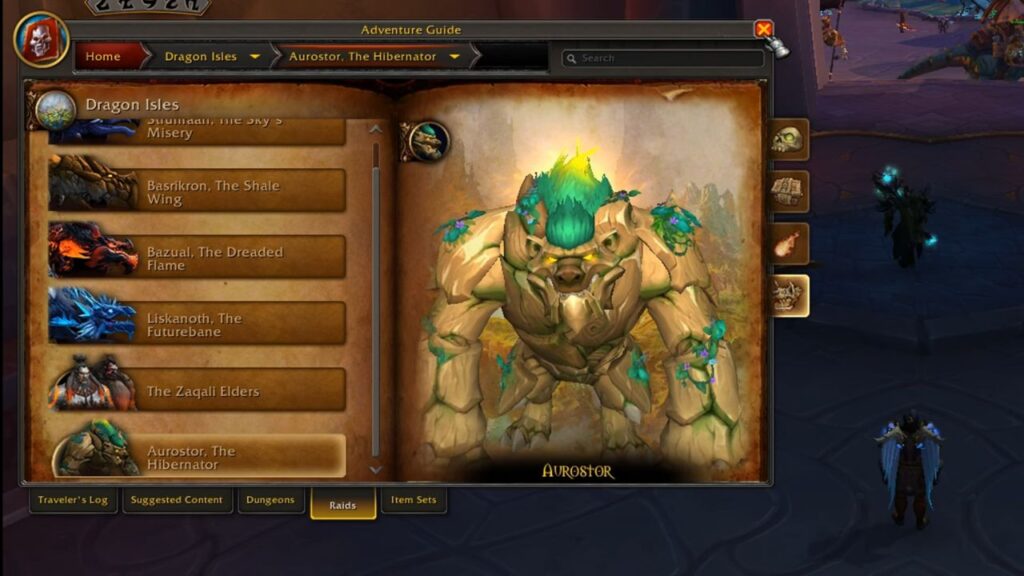Click the Adventure Guide search box
The width and height of the screenshot is (1024, 576).
click(665, 58)
